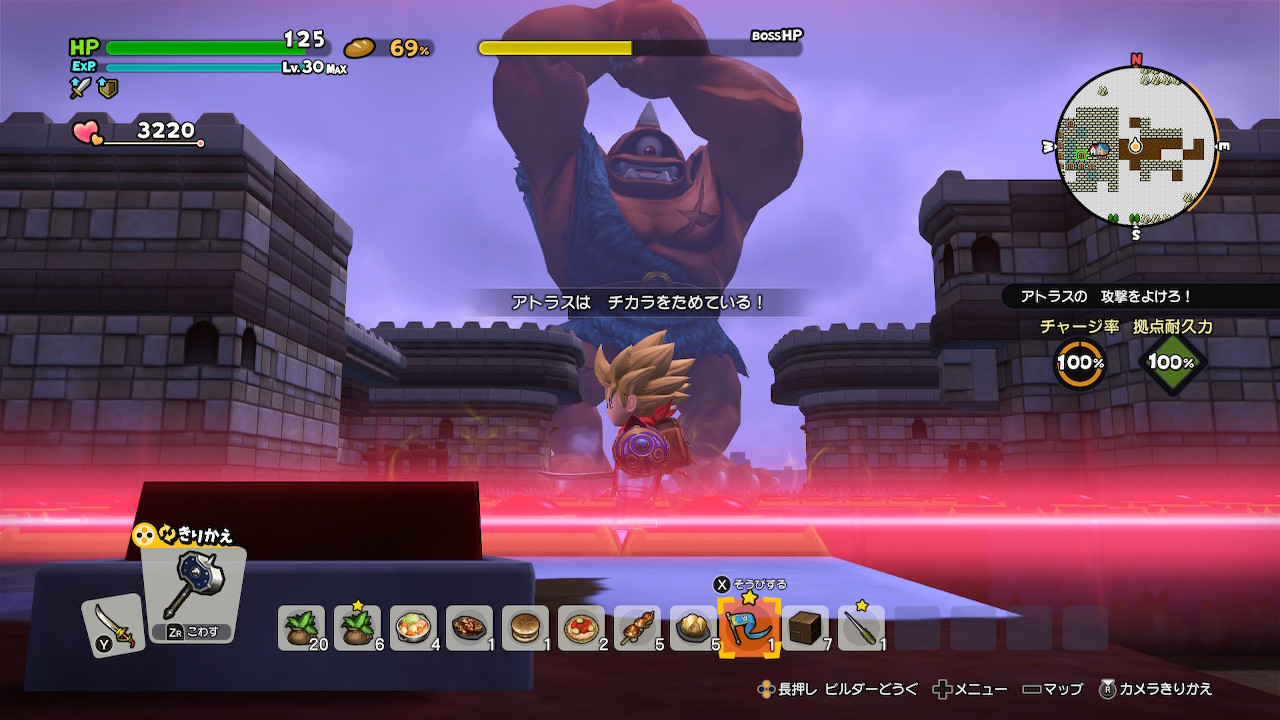Click the bread hunger icon

(359, 48)
